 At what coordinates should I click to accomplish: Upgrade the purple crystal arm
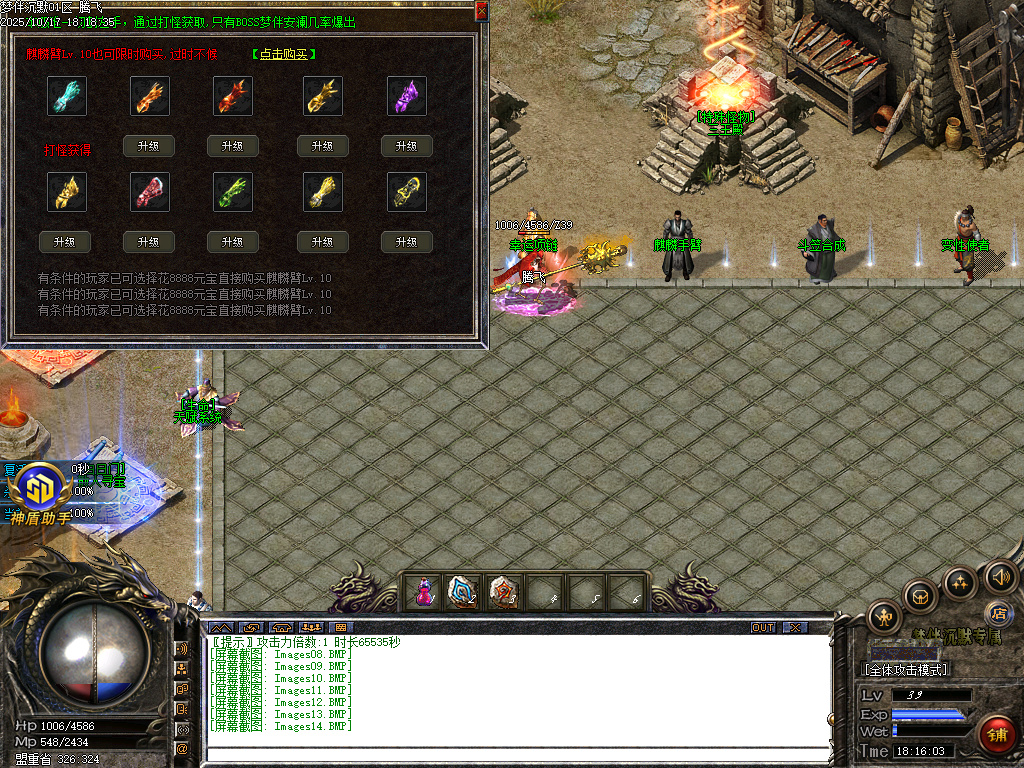tap(406, 146)
